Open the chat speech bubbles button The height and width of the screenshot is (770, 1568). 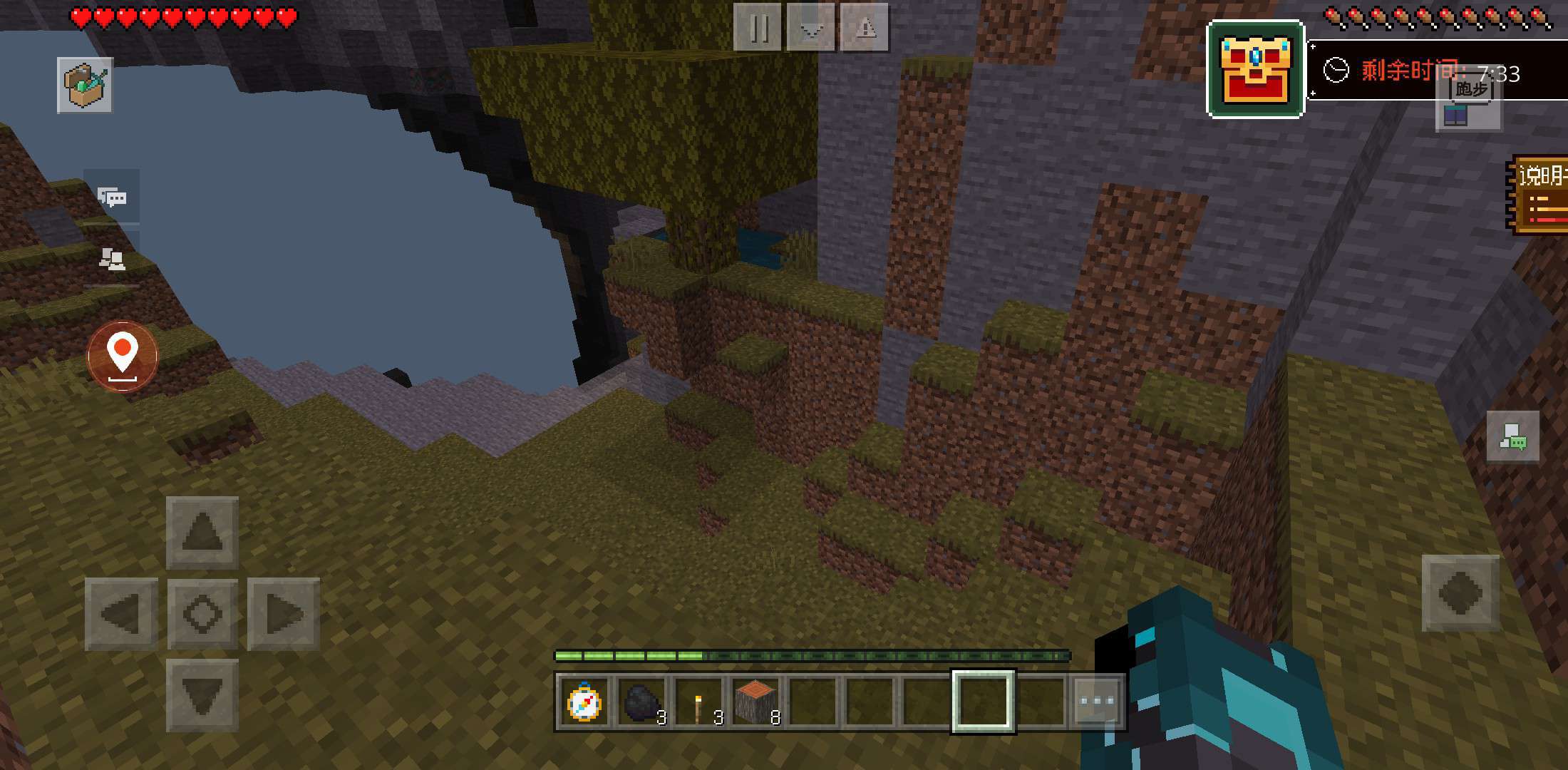pyautogui.click(x=112, y=197)
